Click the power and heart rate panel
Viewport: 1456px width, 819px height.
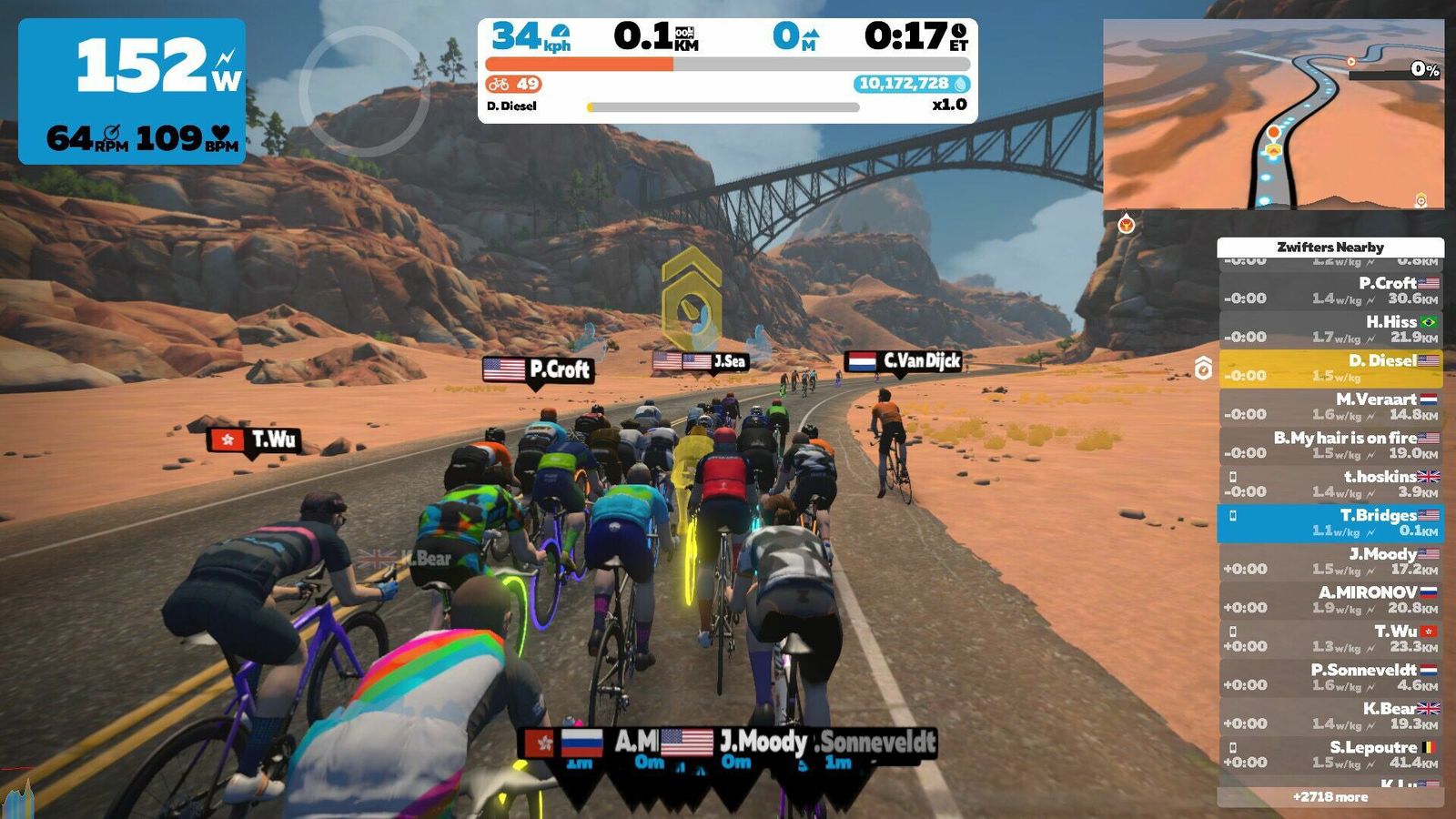132,91
